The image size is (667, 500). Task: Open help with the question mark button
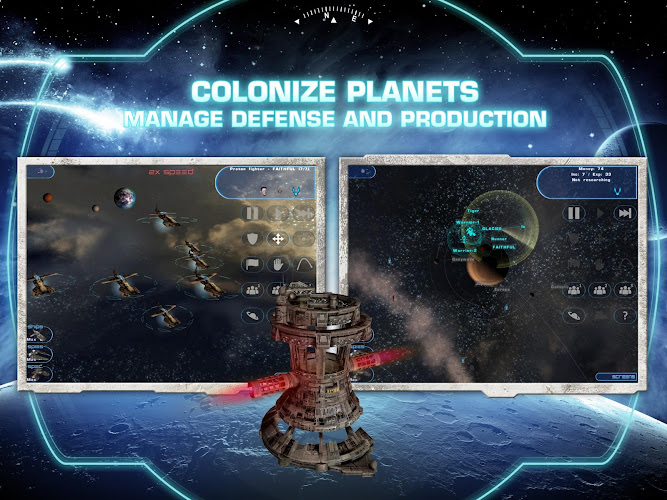(624, 315)
